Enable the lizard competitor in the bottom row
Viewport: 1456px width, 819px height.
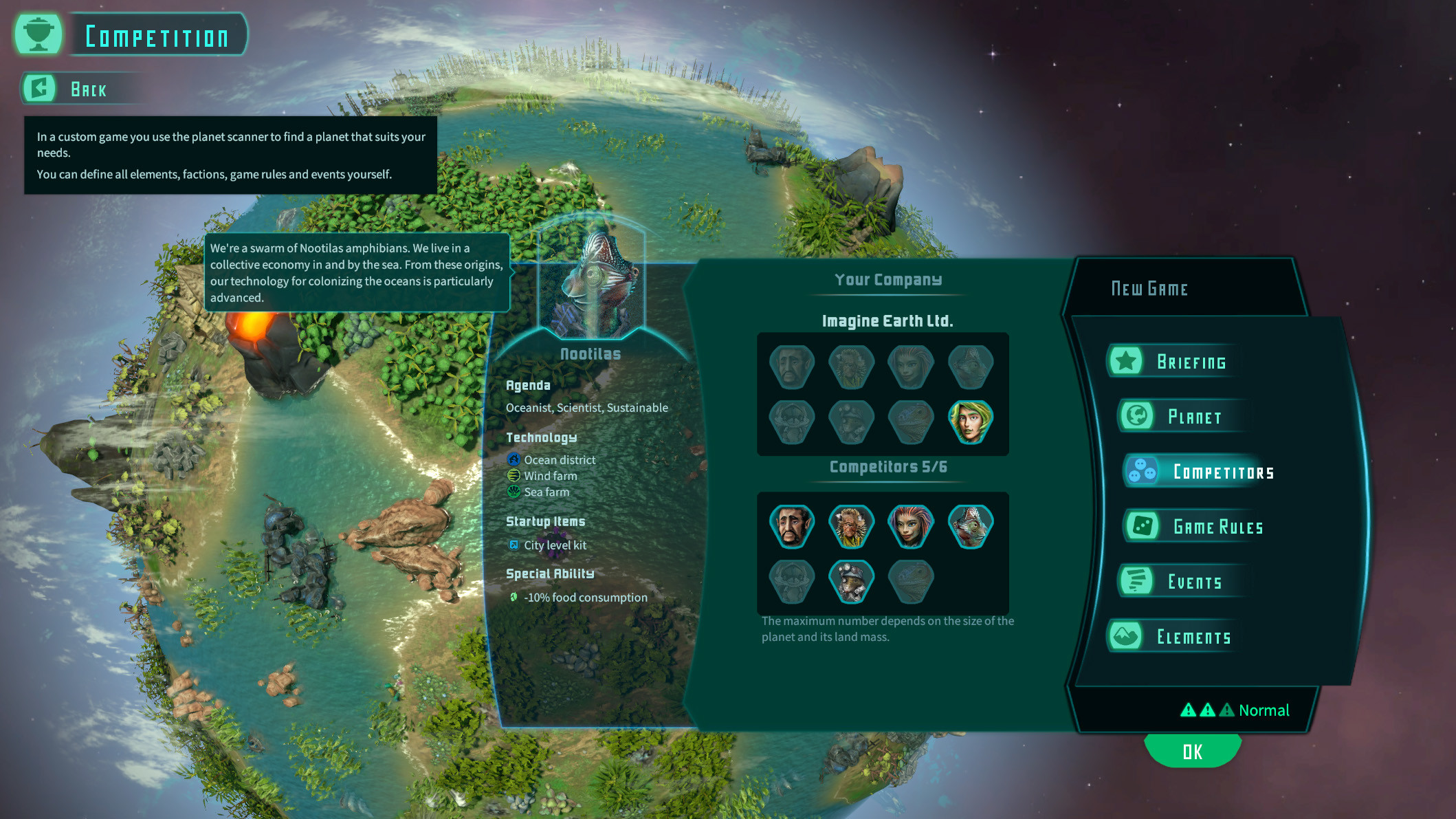pos(912,581)
